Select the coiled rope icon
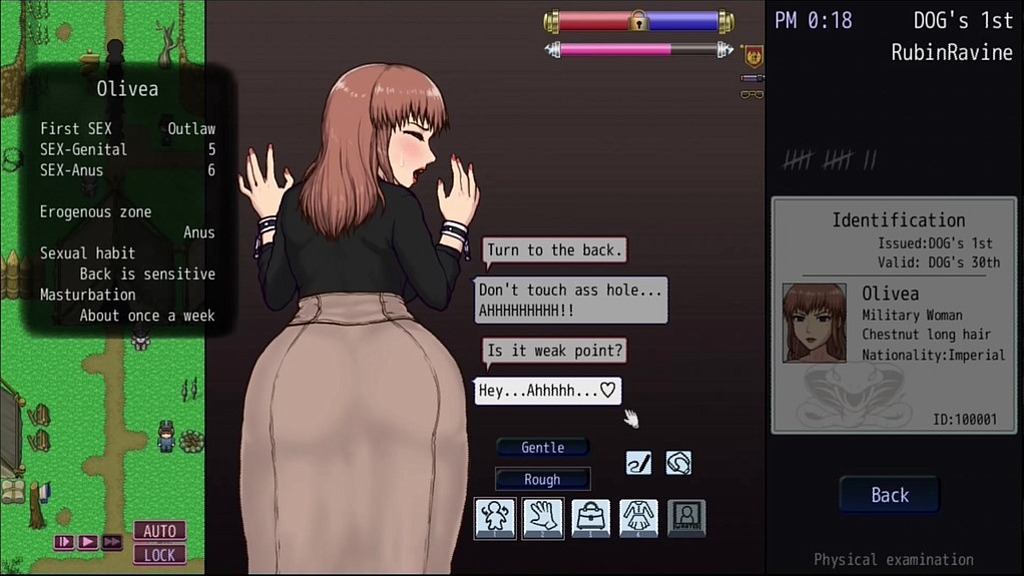This screenshot has width=1024, height=576. point(678,463)
